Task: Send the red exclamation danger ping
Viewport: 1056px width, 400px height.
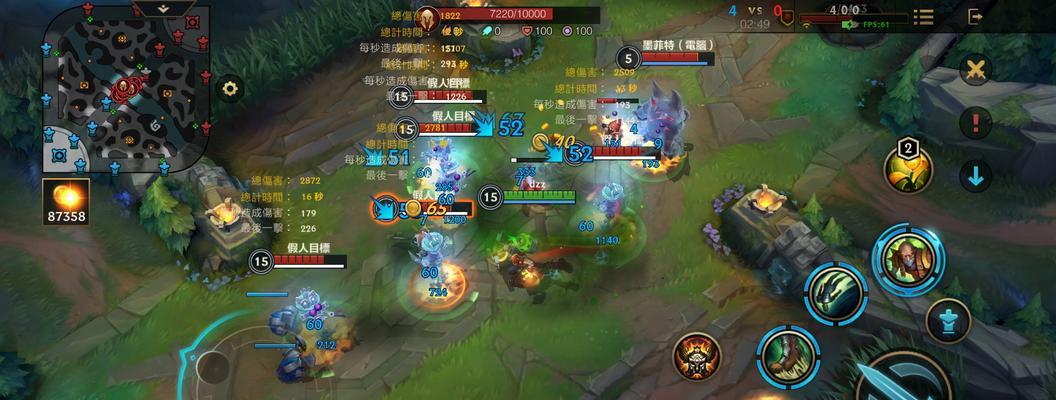Action: [975, 123]
